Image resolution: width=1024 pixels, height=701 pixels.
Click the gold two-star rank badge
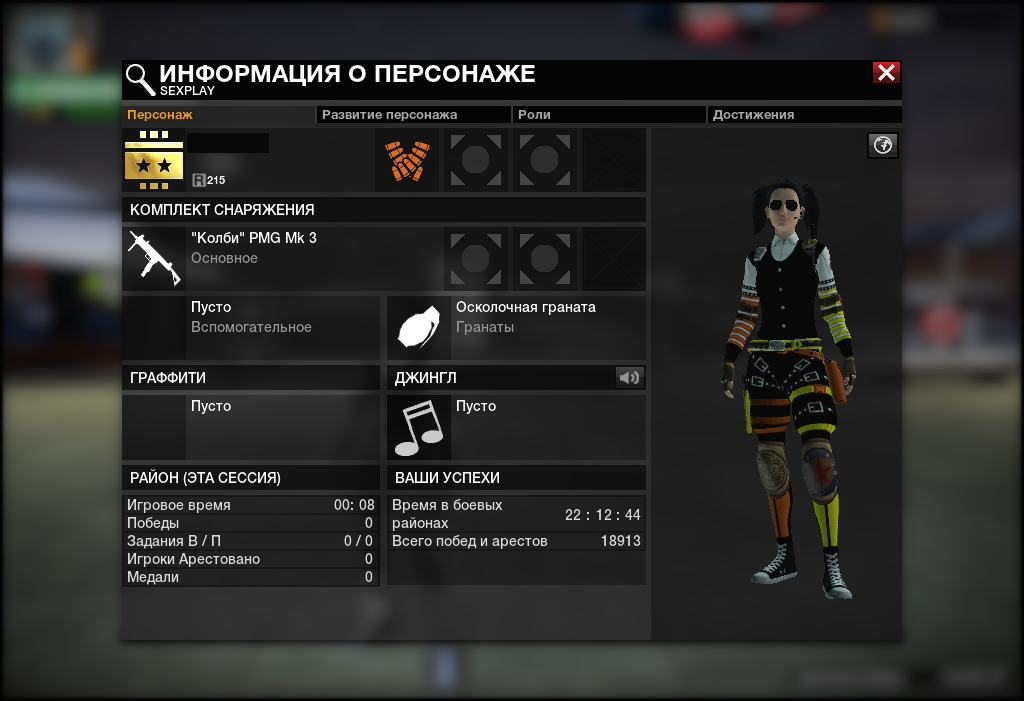(154, 160)
